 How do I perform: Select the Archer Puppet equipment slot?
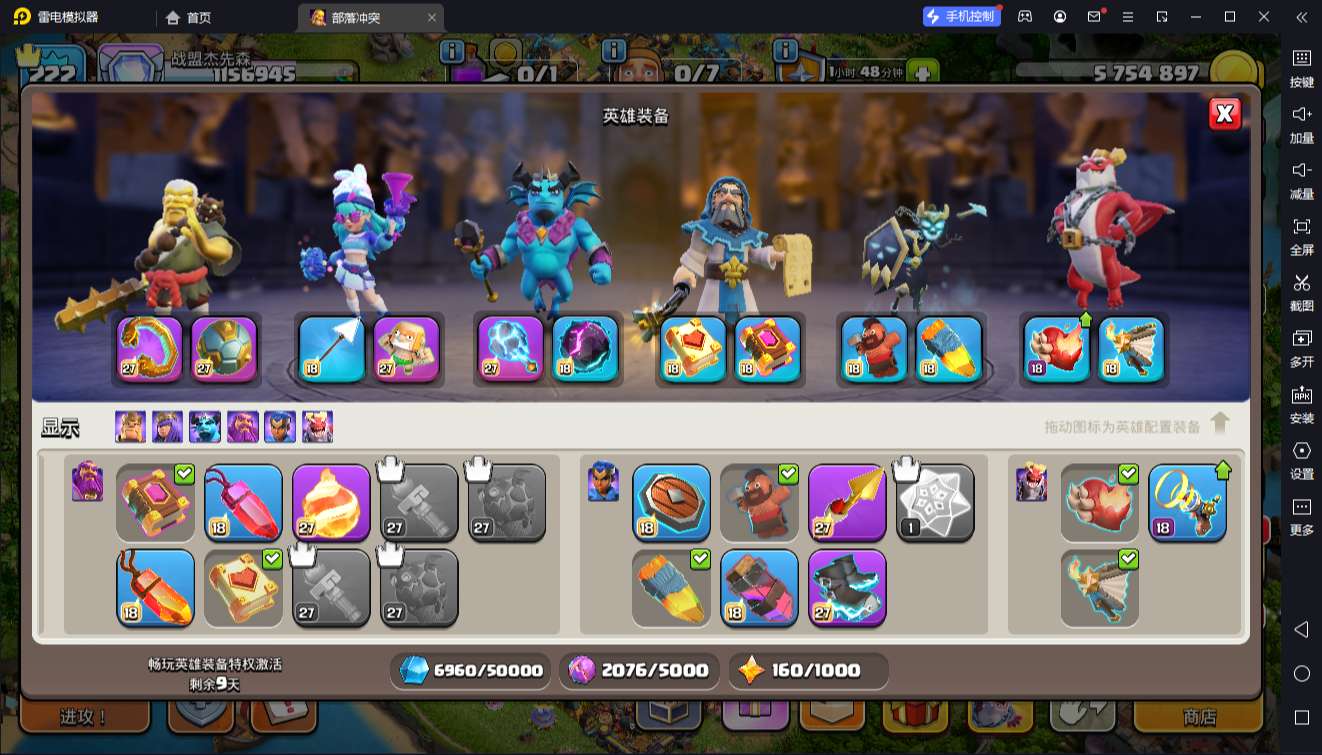click(x=406, y=349)
